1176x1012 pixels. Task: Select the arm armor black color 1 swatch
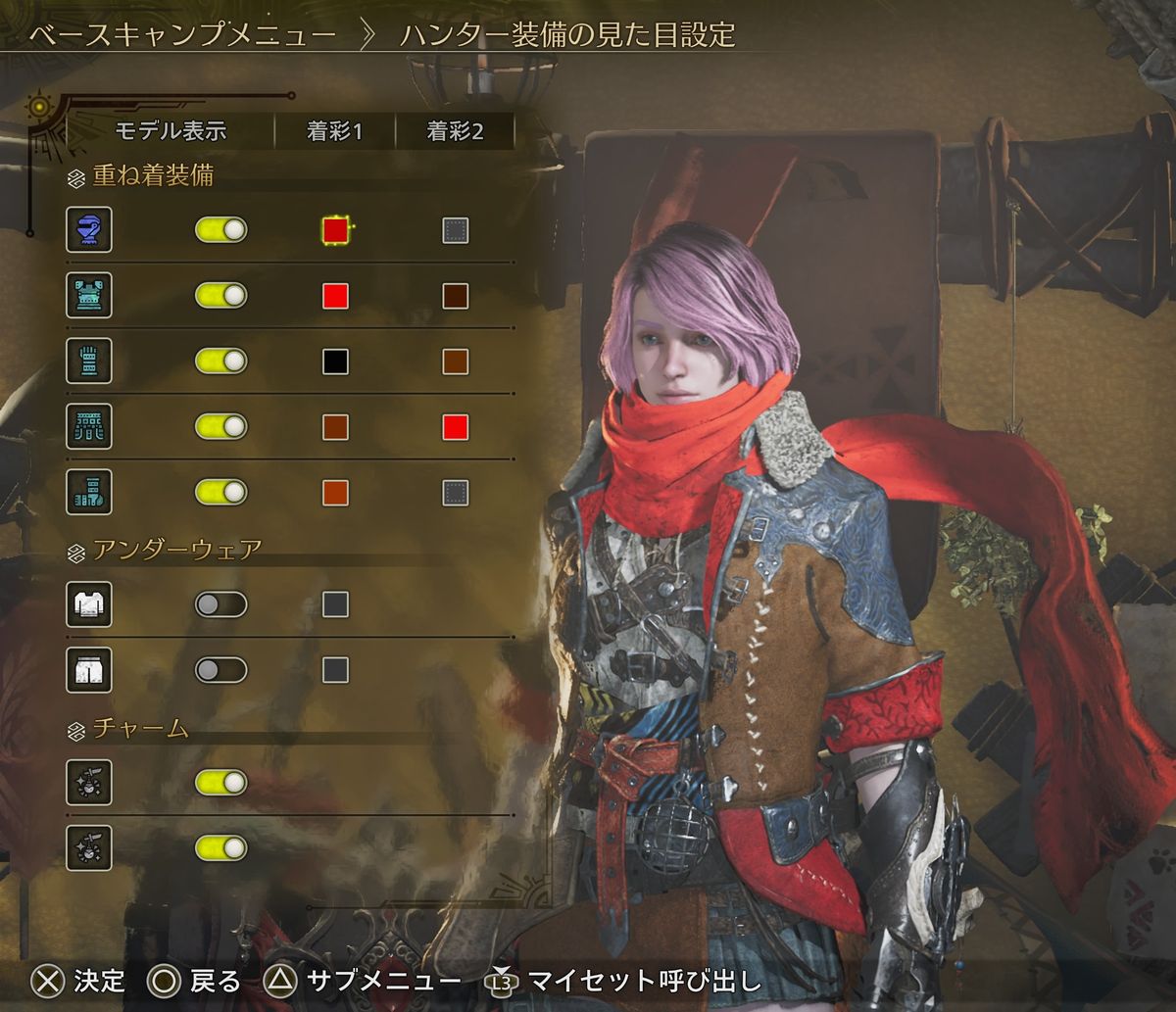(335, 361)
